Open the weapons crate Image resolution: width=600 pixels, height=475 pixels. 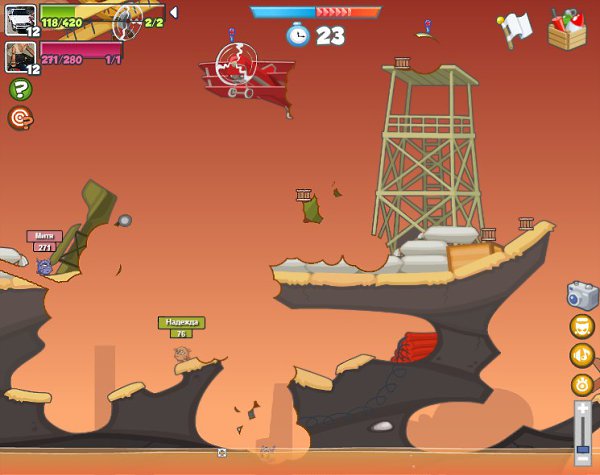coord(567,29)
